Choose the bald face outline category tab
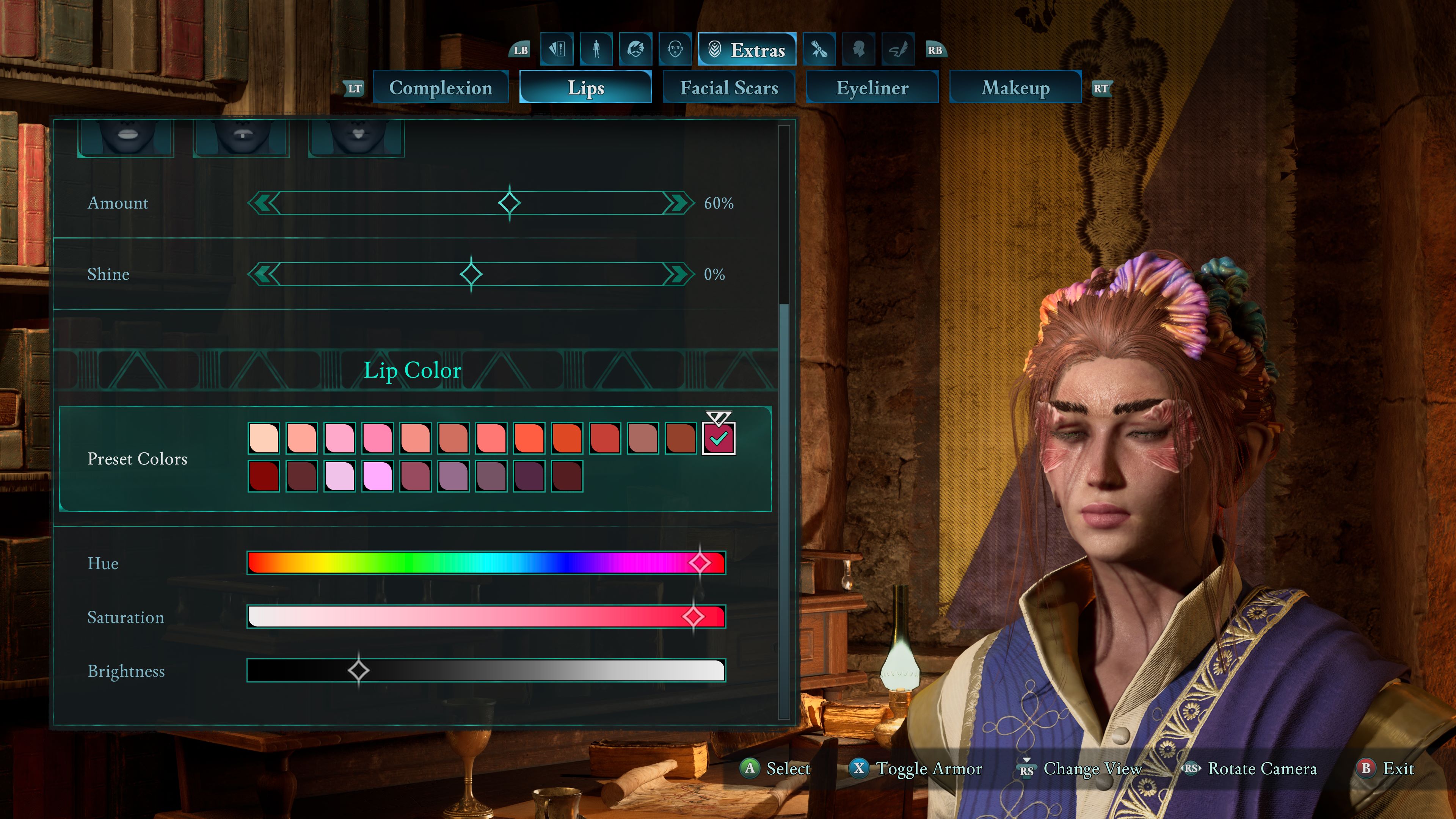1456x819 pixels. coord(675,50)
